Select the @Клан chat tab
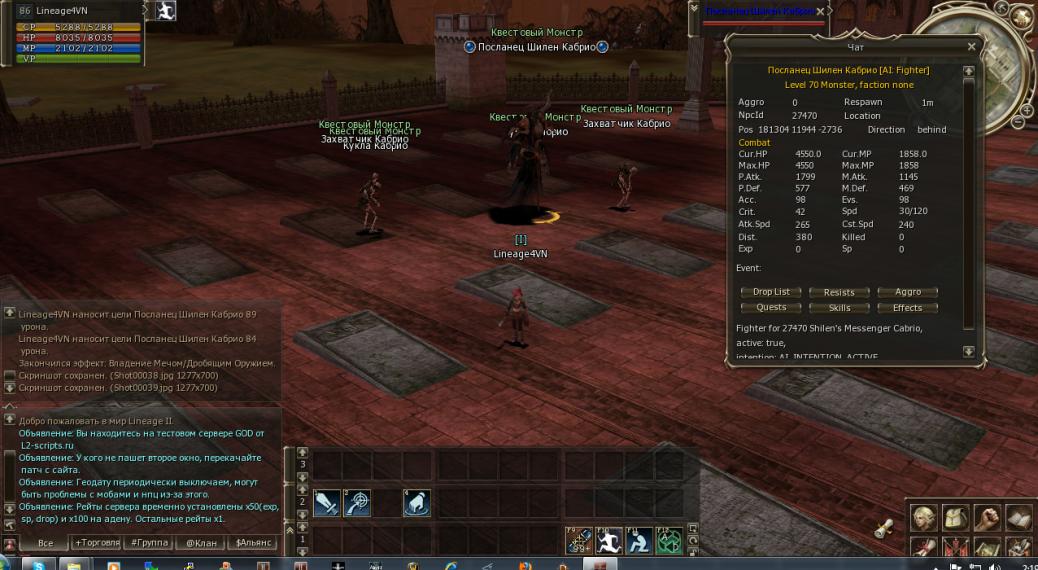Screen dimensions: 1038x570 pyautogui.click(x=199, y=543)
